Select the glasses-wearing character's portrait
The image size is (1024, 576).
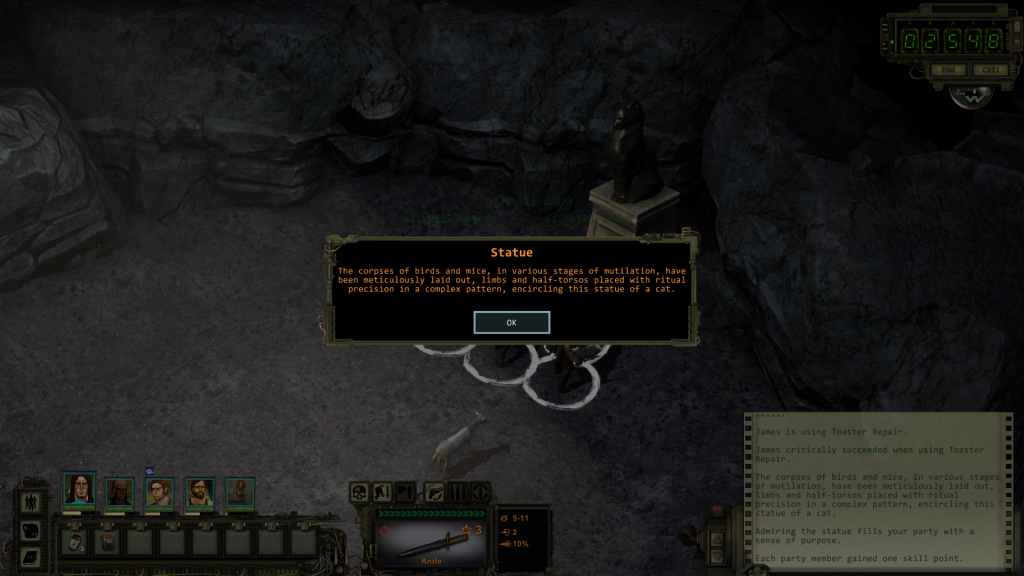click(160, 491)
